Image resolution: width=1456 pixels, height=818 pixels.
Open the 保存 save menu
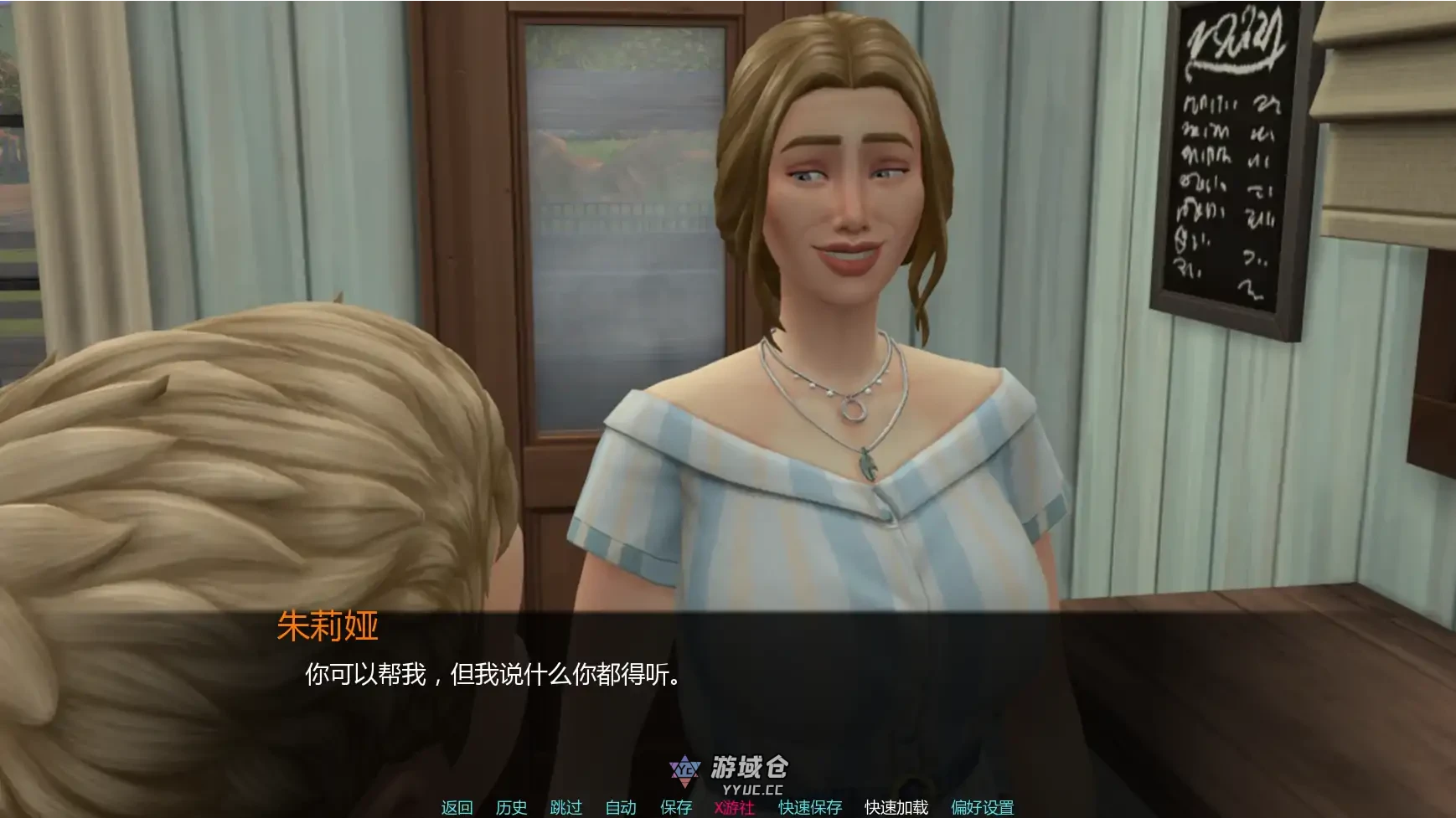(x=676, y=807)
